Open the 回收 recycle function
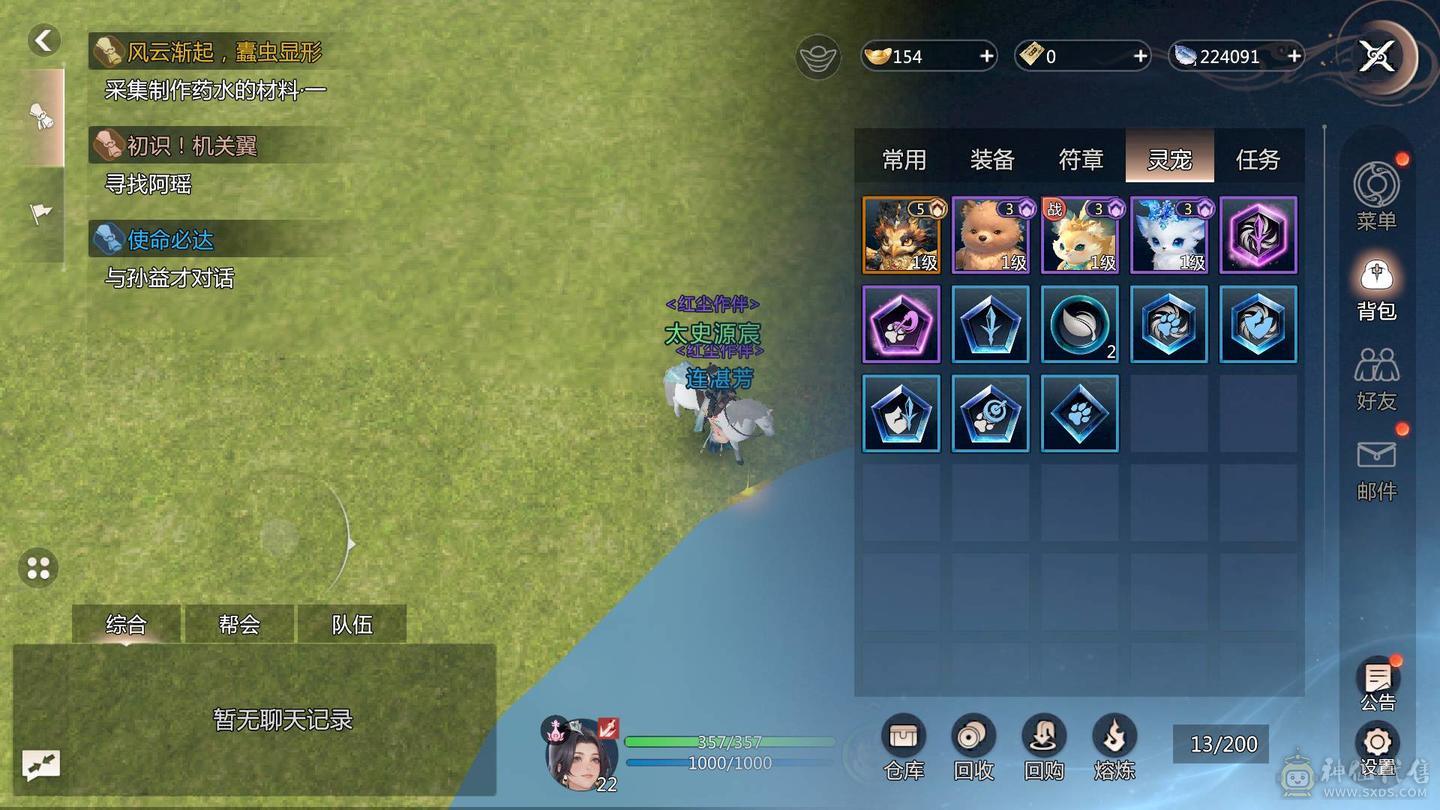 click(x=973, y=747)
